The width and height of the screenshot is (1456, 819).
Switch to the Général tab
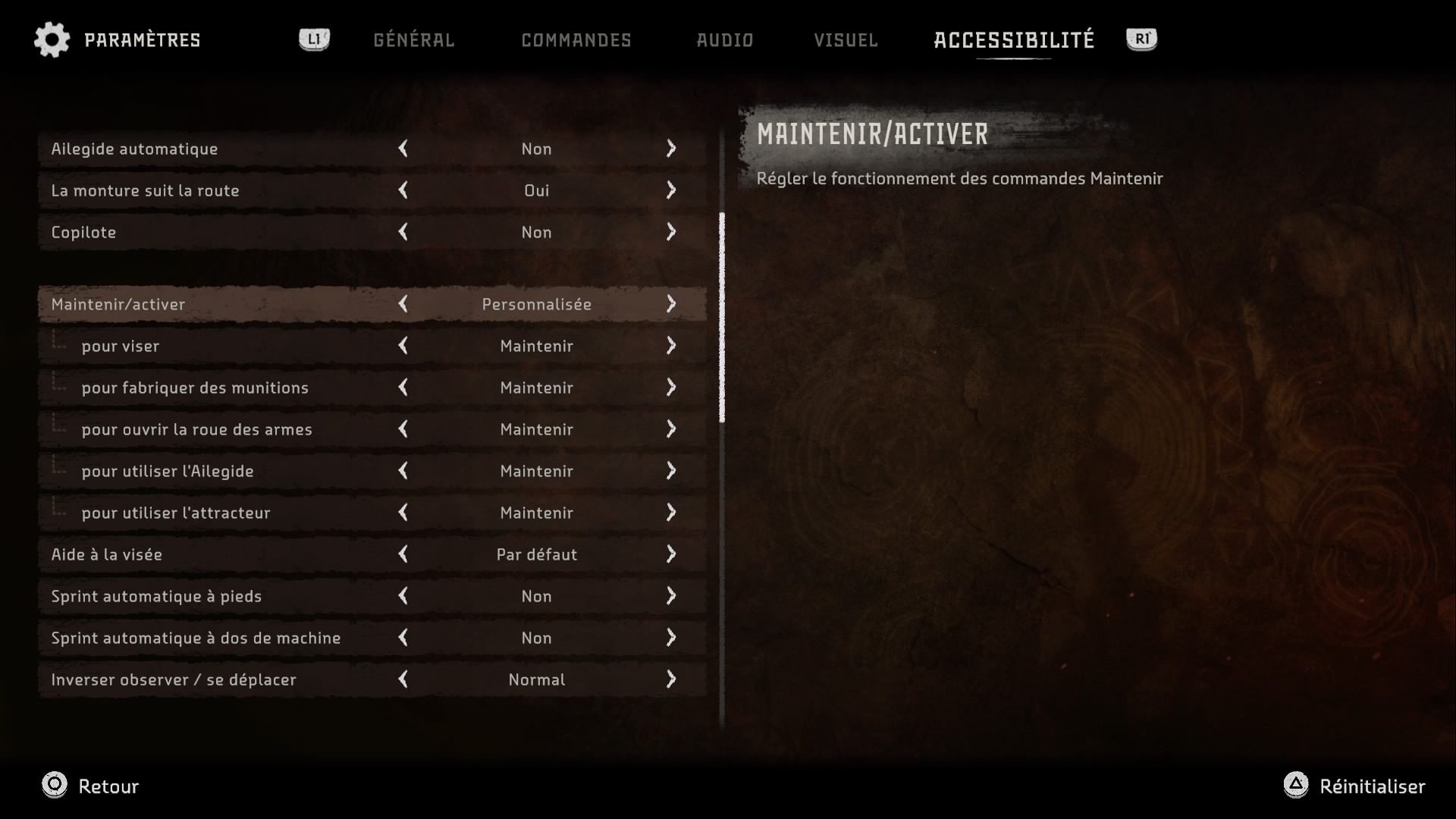pos(413,40)
